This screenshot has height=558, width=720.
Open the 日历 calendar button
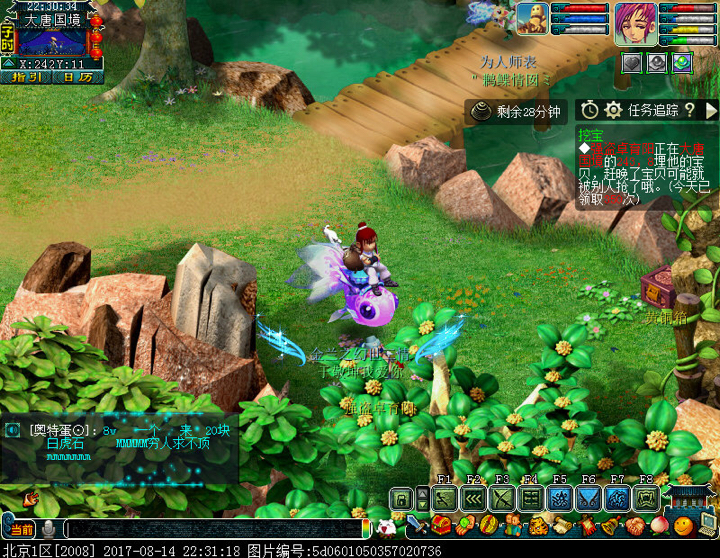point(77,77)
